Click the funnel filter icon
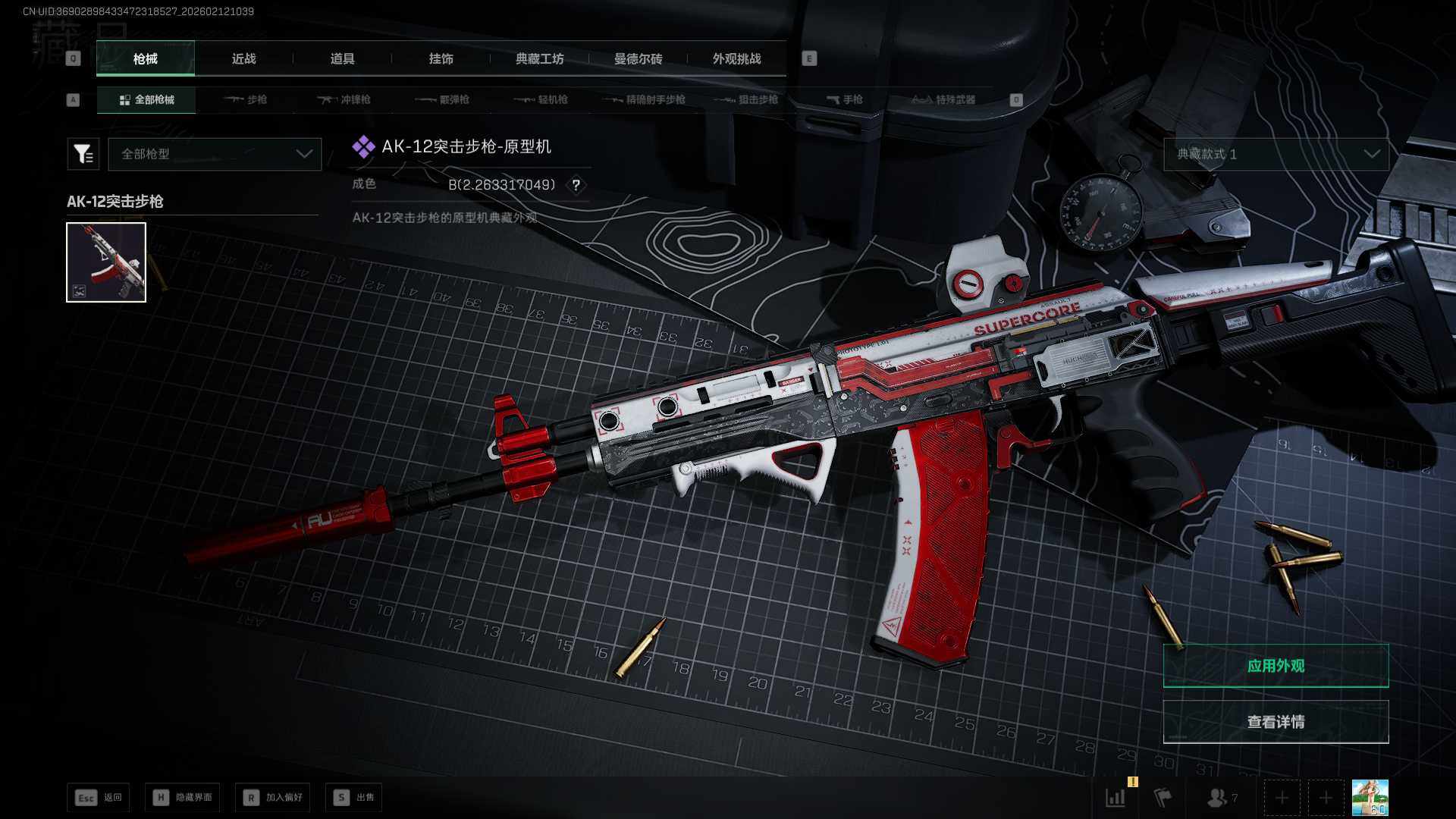The height and width of the screenshot is (819, 1456). click(x=83, y=154)
